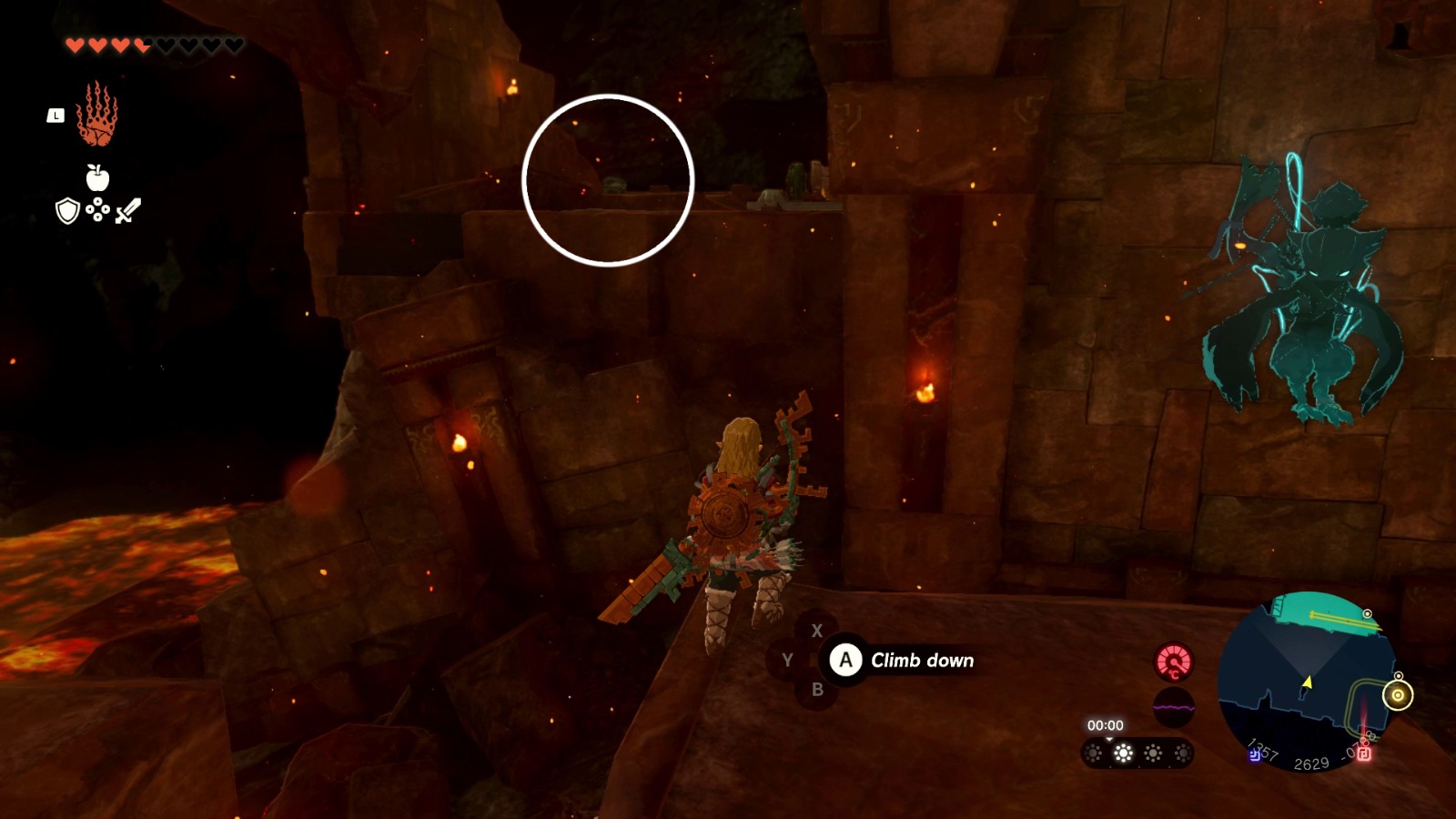Screen dimensions: 1456x819
Task: Select the noise level sound meter
Action: pyautogui.click(x=1174, y=706)
